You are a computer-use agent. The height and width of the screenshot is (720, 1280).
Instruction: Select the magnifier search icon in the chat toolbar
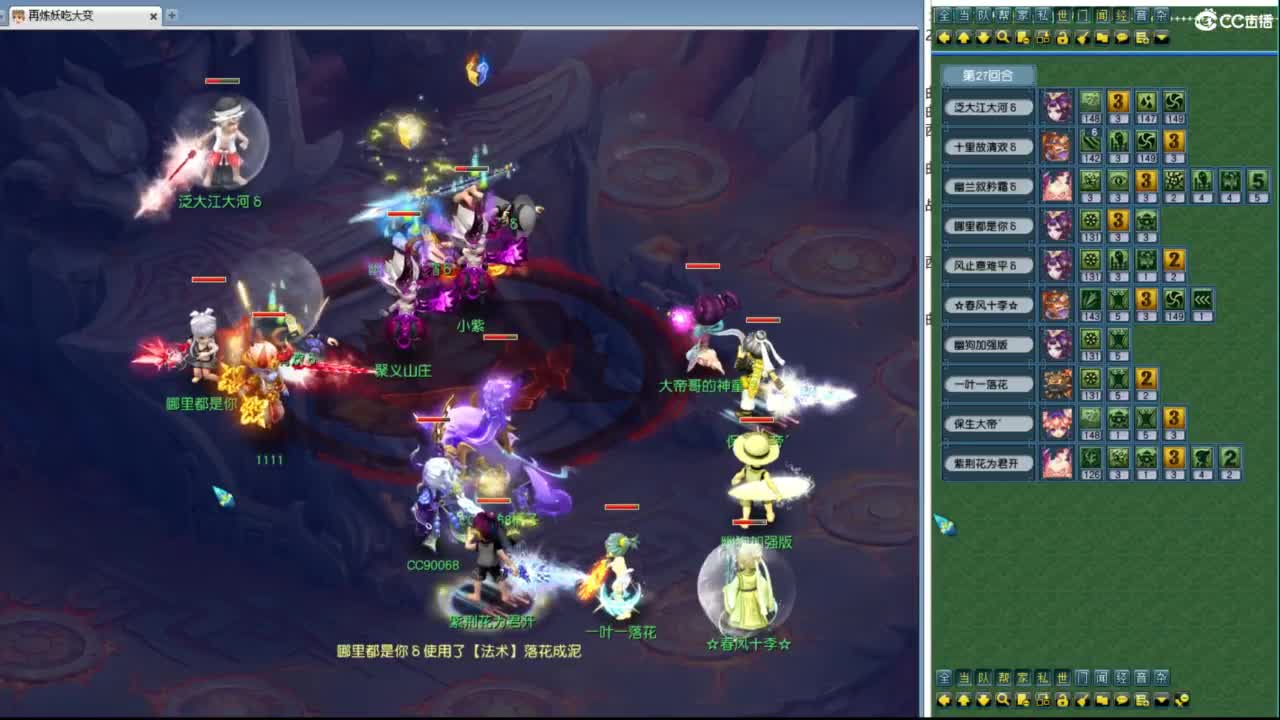(x=1003, y=38)
